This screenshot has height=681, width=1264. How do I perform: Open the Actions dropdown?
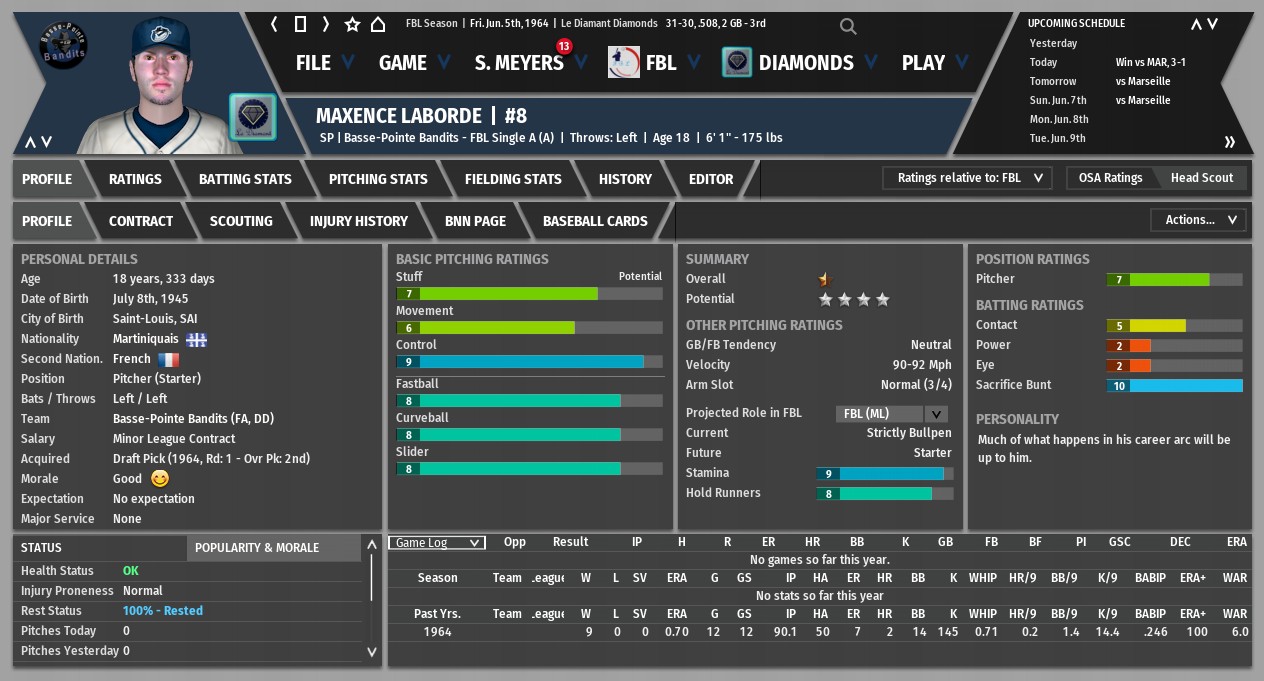pos(1200,220)
